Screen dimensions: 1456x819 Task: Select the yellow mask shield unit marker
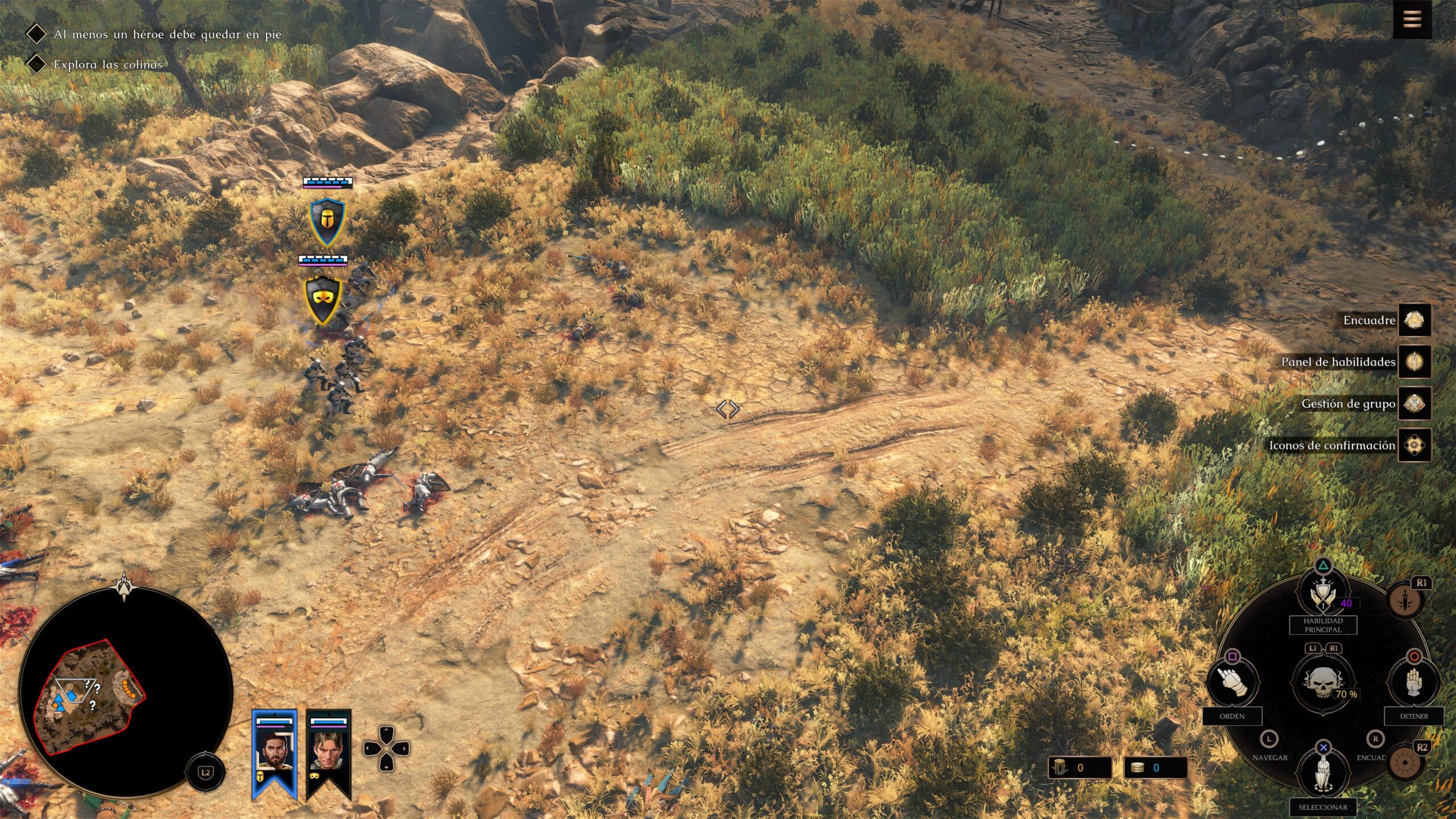[323, 300]
